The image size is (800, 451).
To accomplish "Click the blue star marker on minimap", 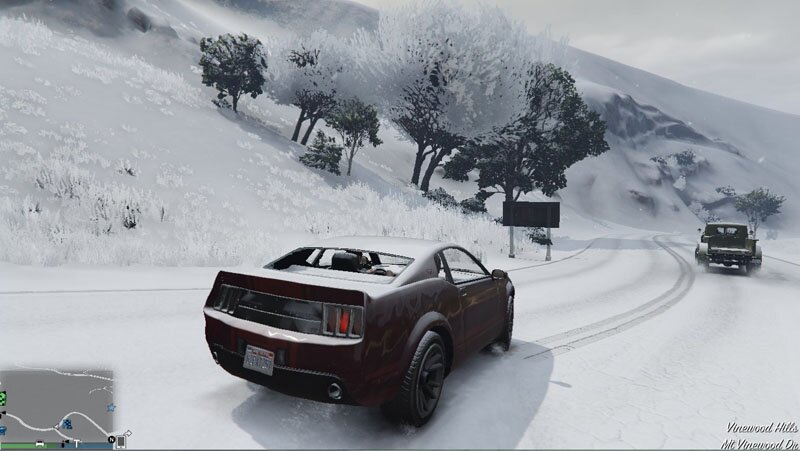I will click(110, 409).
